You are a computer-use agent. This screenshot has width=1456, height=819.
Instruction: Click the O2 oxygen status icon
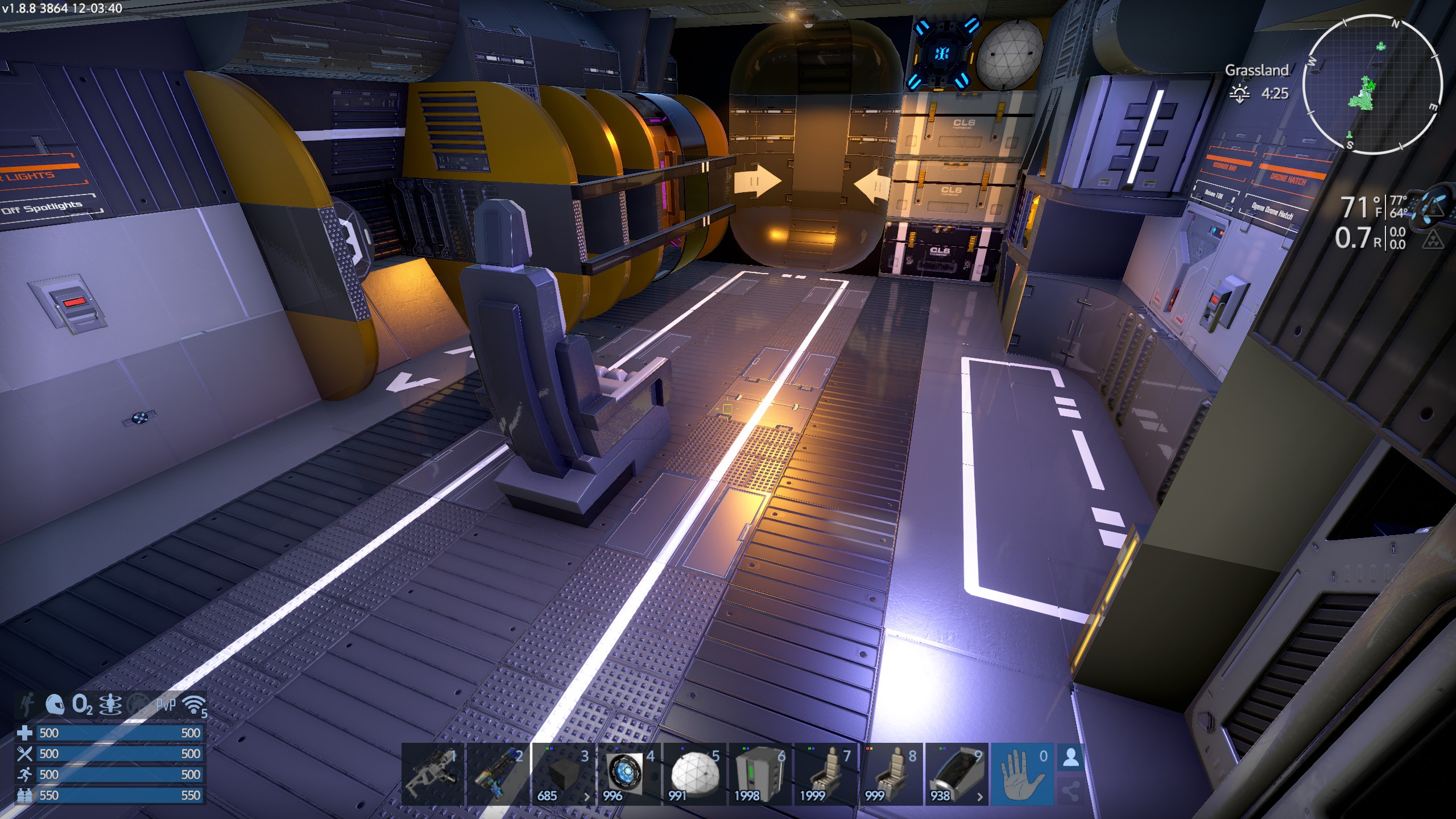82,705
